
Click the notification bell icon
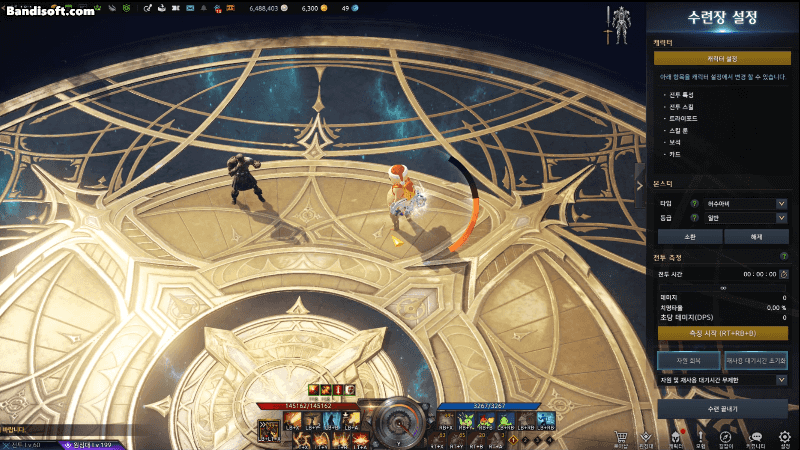pos(204,8)
